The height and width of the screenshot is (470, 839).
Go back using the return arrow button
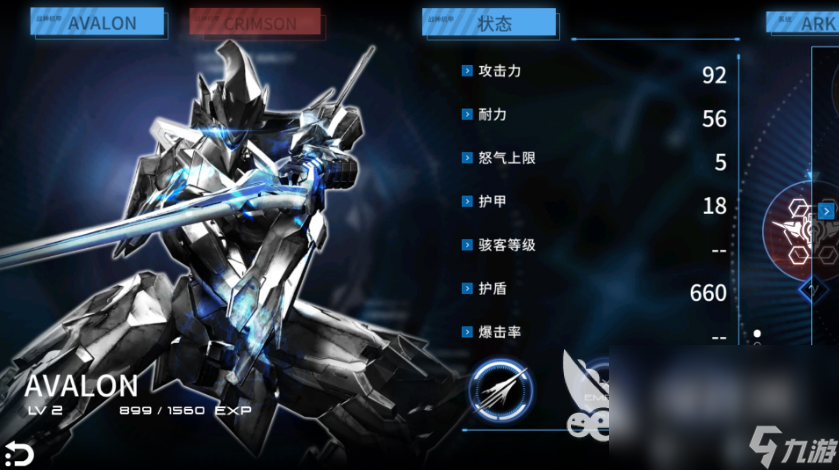(x=17, y=453)
